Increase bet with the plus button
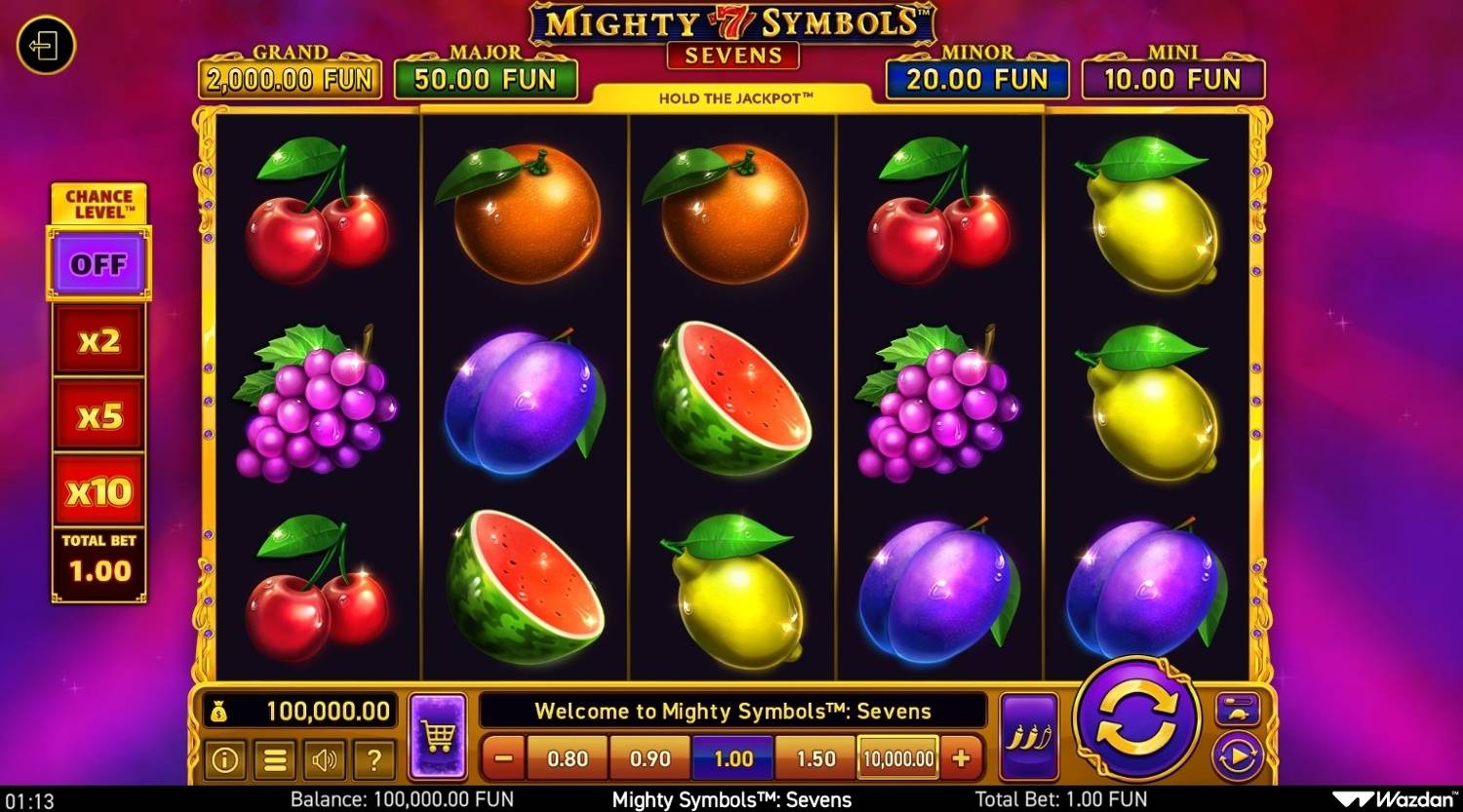This screenshot has height=812, width=1463. pyautogui.click(x=963, y=757)
